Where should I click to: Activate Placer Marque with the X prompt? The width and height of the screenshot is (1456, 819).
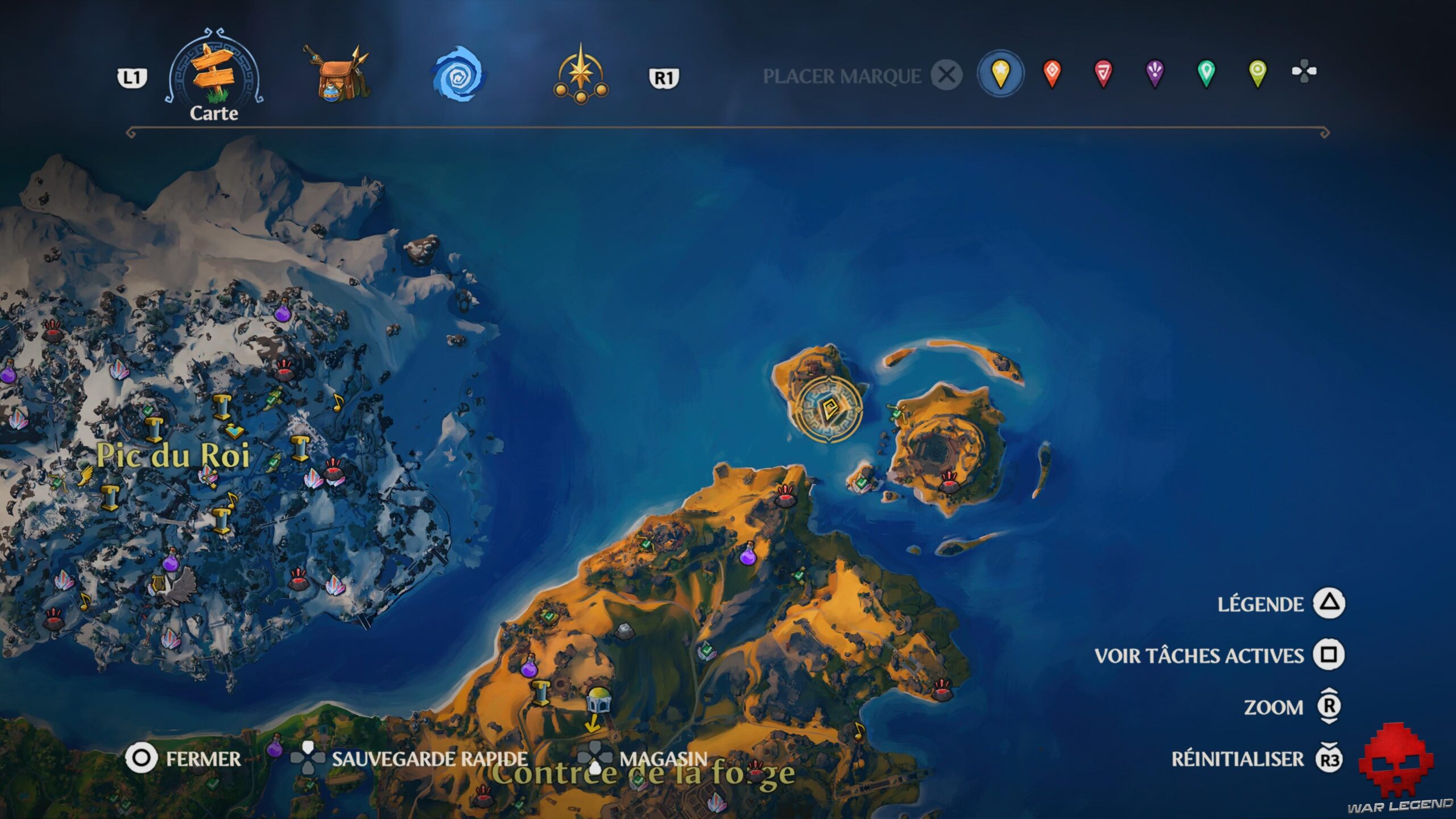point(946,74)
